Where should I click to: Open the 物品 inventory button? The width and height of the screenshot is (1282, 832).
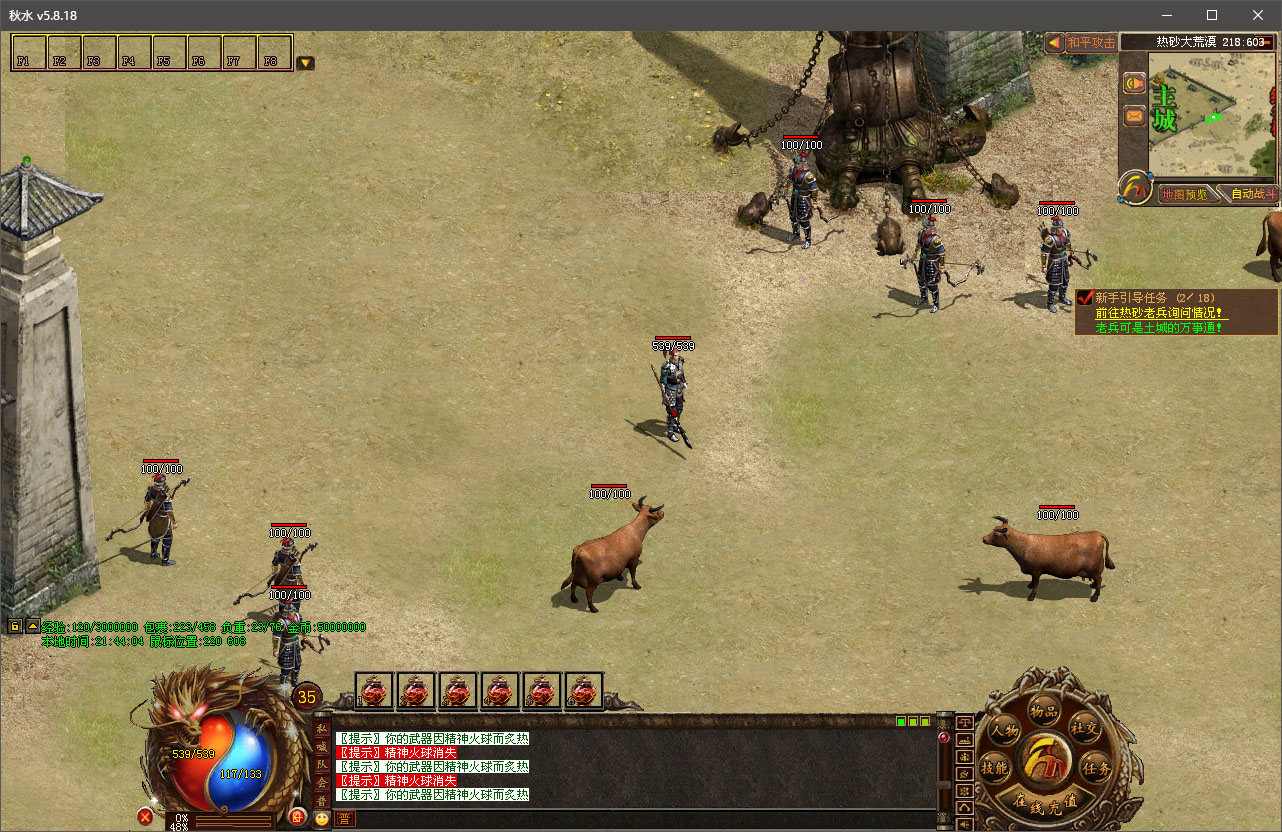click(x=1043, y=712)
